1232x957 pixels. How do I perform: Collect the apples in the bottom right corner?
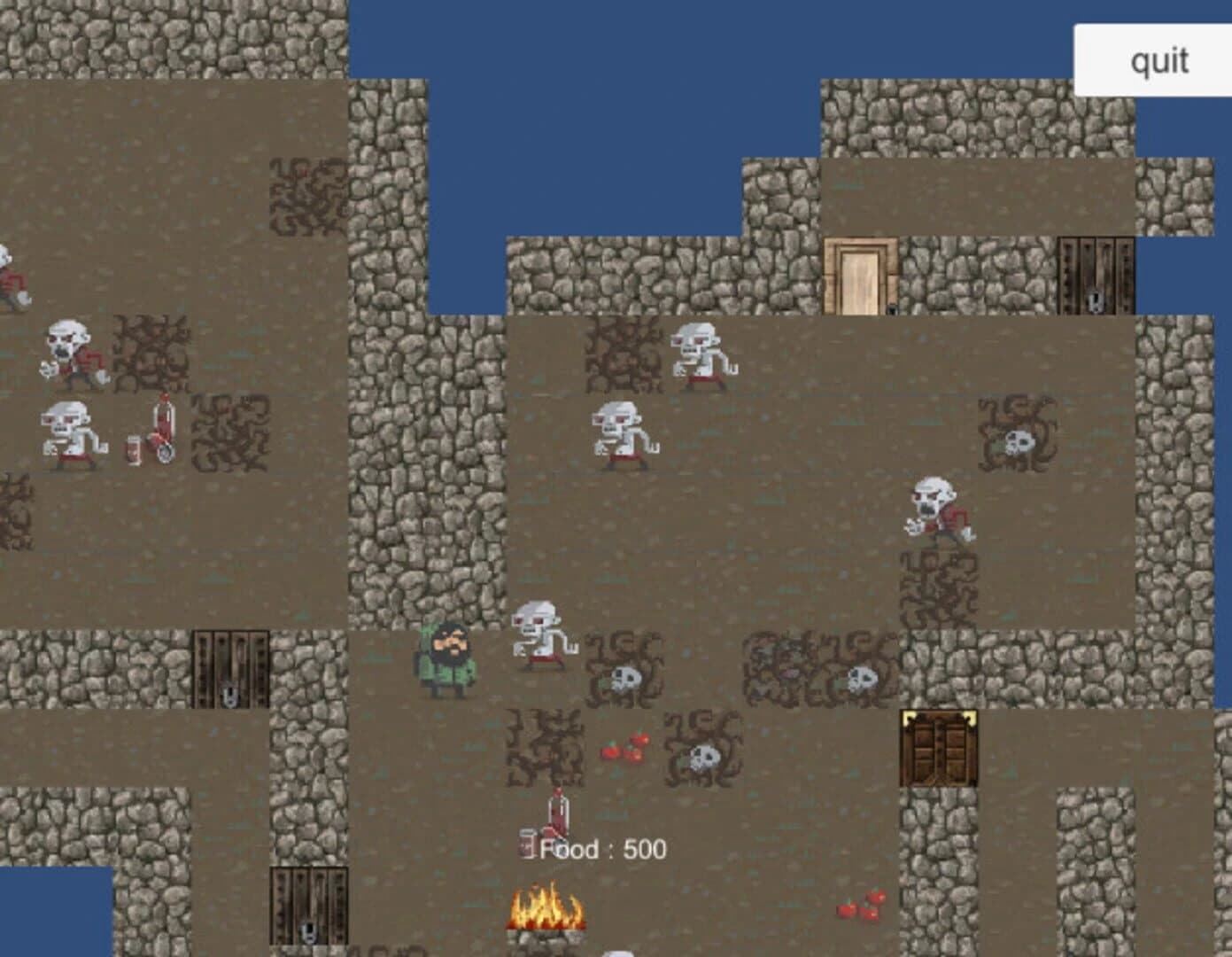click(x=856, y=906)
